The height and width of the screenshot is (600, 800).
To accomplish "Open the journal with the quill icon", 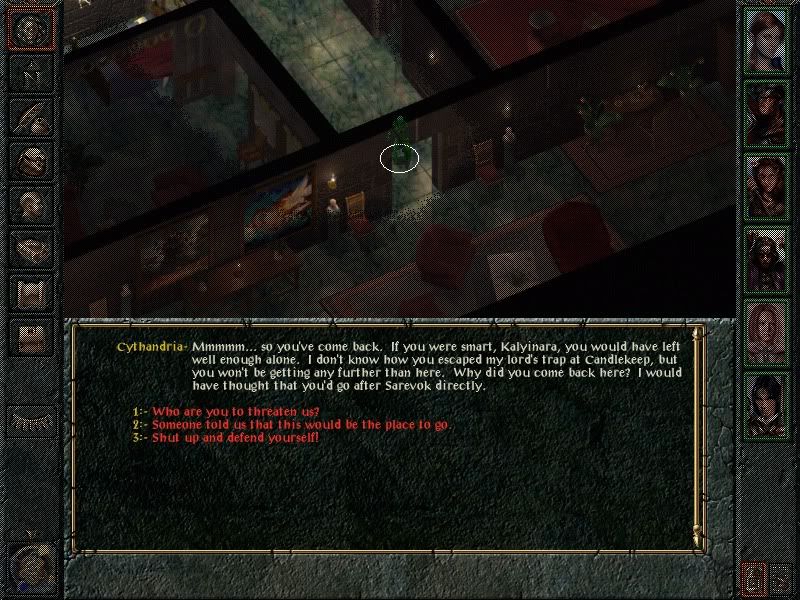I will pyautogui.click(x=31, y=115).
